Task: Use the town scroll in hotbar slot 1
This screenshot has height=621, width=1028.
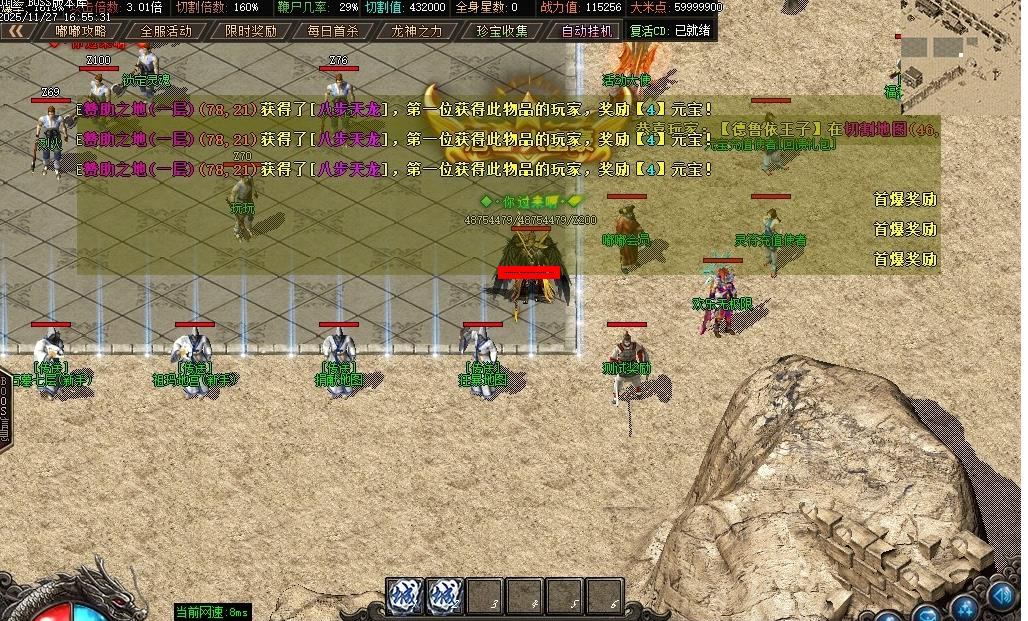Action: tap(405, 596)
